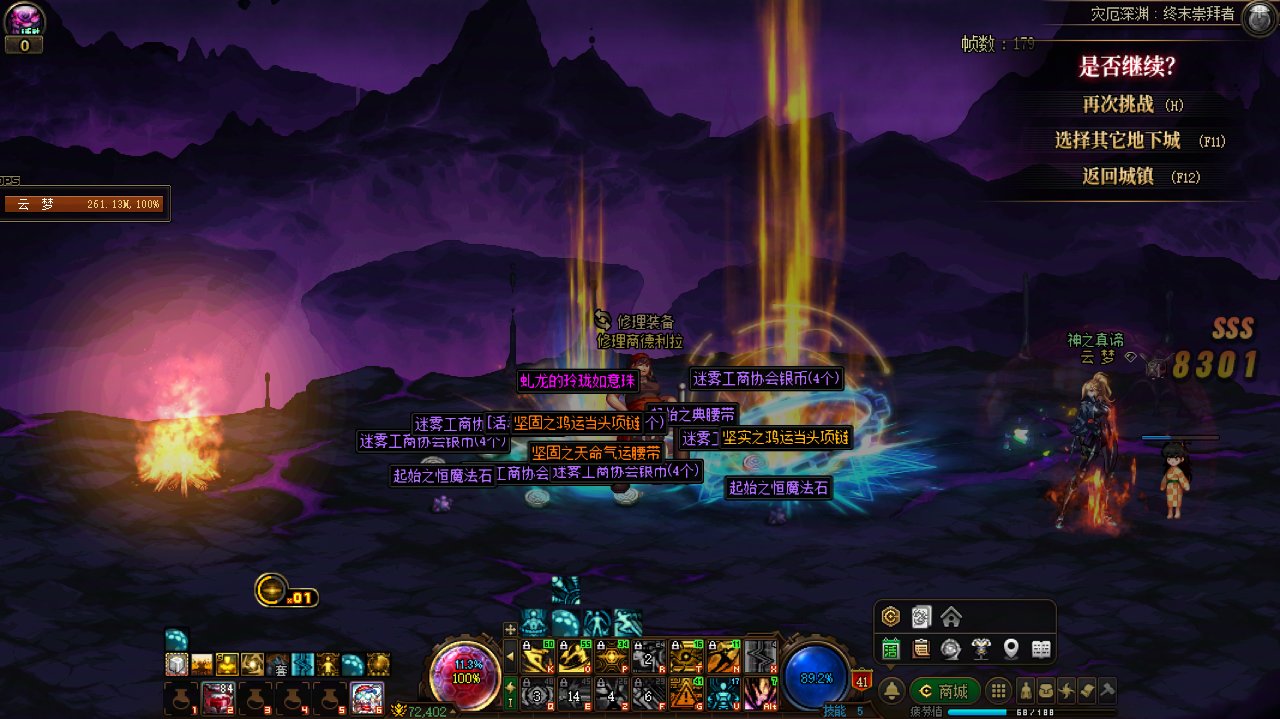Click the gold coin token x01 icon
1280x719 pixels.
click(272, 590)
